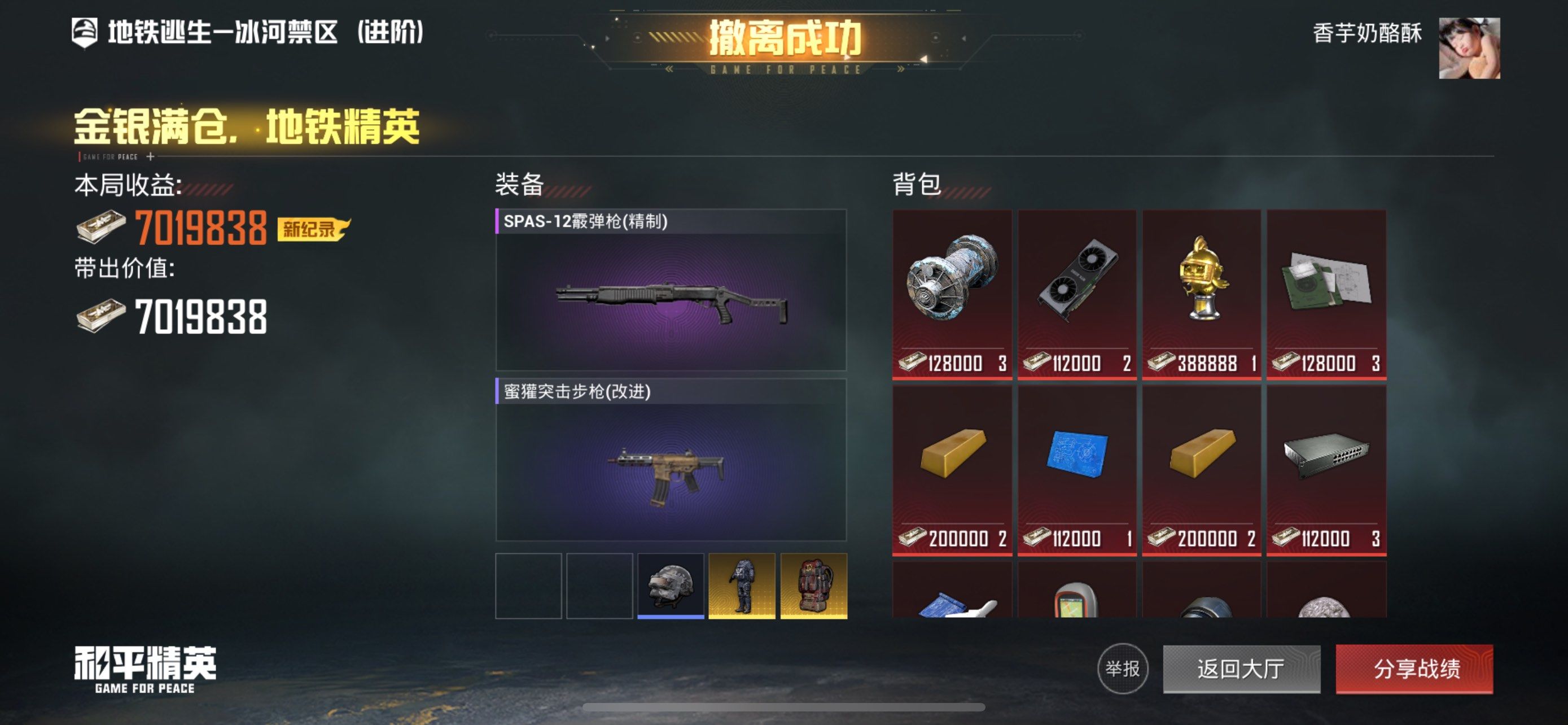Viewport: 1568px width, 725px height.
Task: Select the red backpack equipment slot
Action: pyautogui.click(x=813, y=586)
